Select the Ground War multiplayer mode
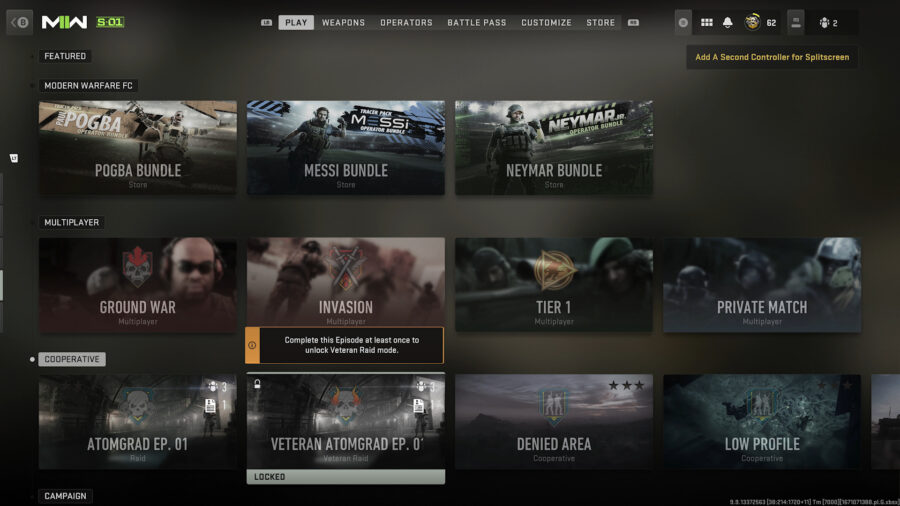Image resolution: width=900 pixels, height=506 pixels. tap(138, 284)
